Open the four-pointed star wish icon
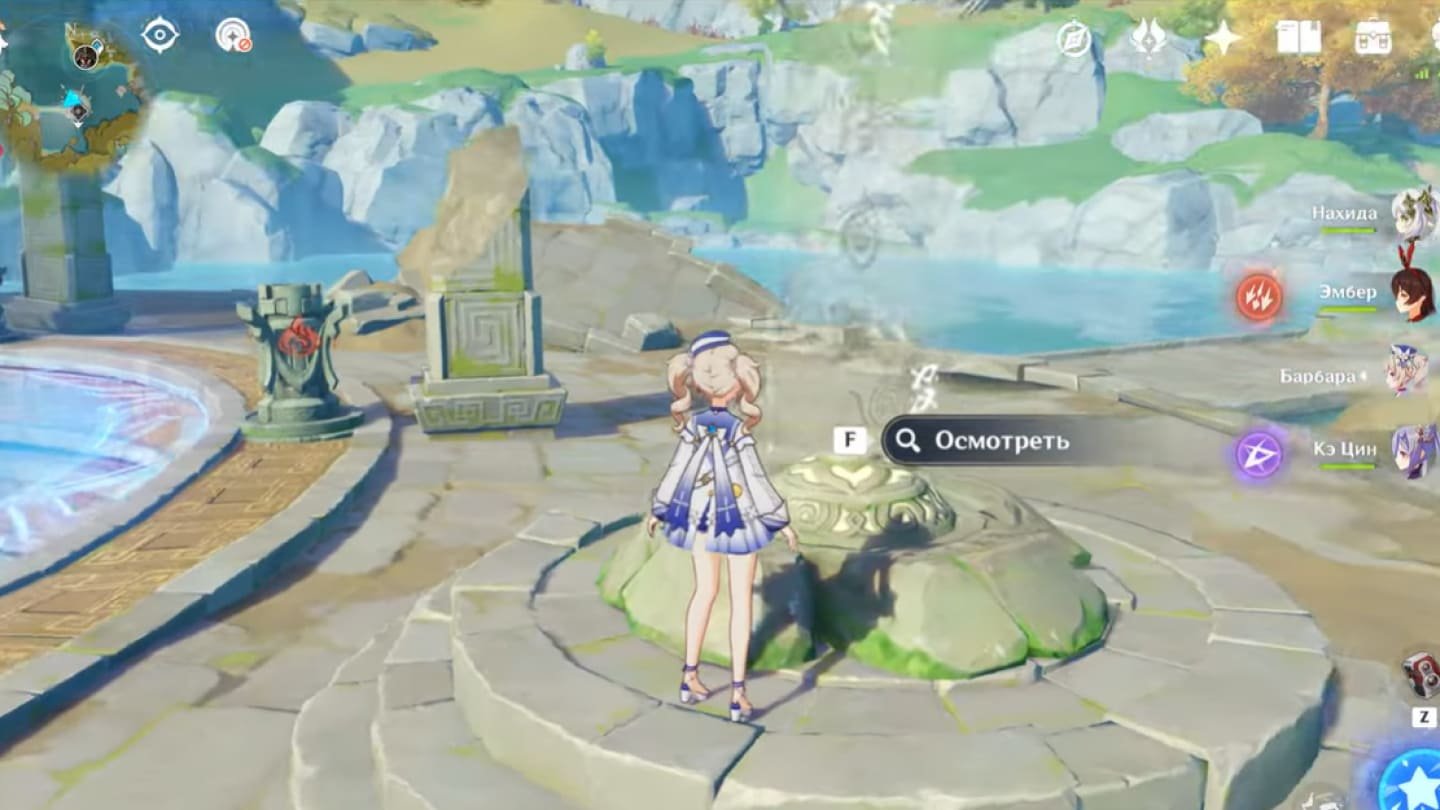 [1221, 38]
